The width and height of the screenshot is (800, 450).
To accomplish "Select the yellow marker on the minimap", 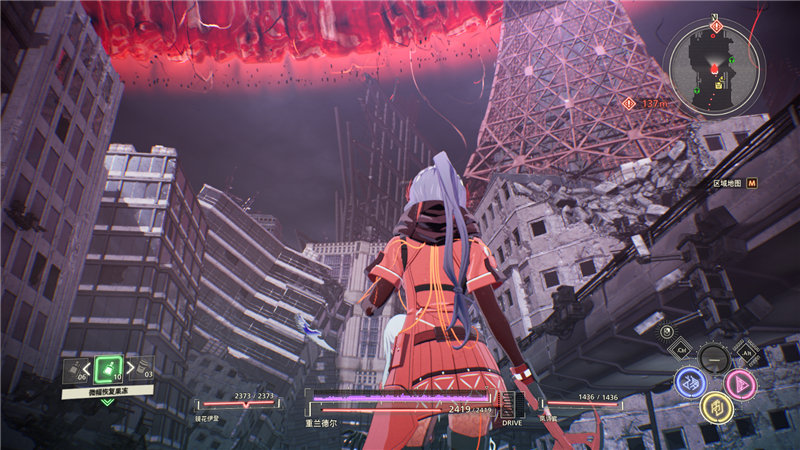I will point(718,85).
